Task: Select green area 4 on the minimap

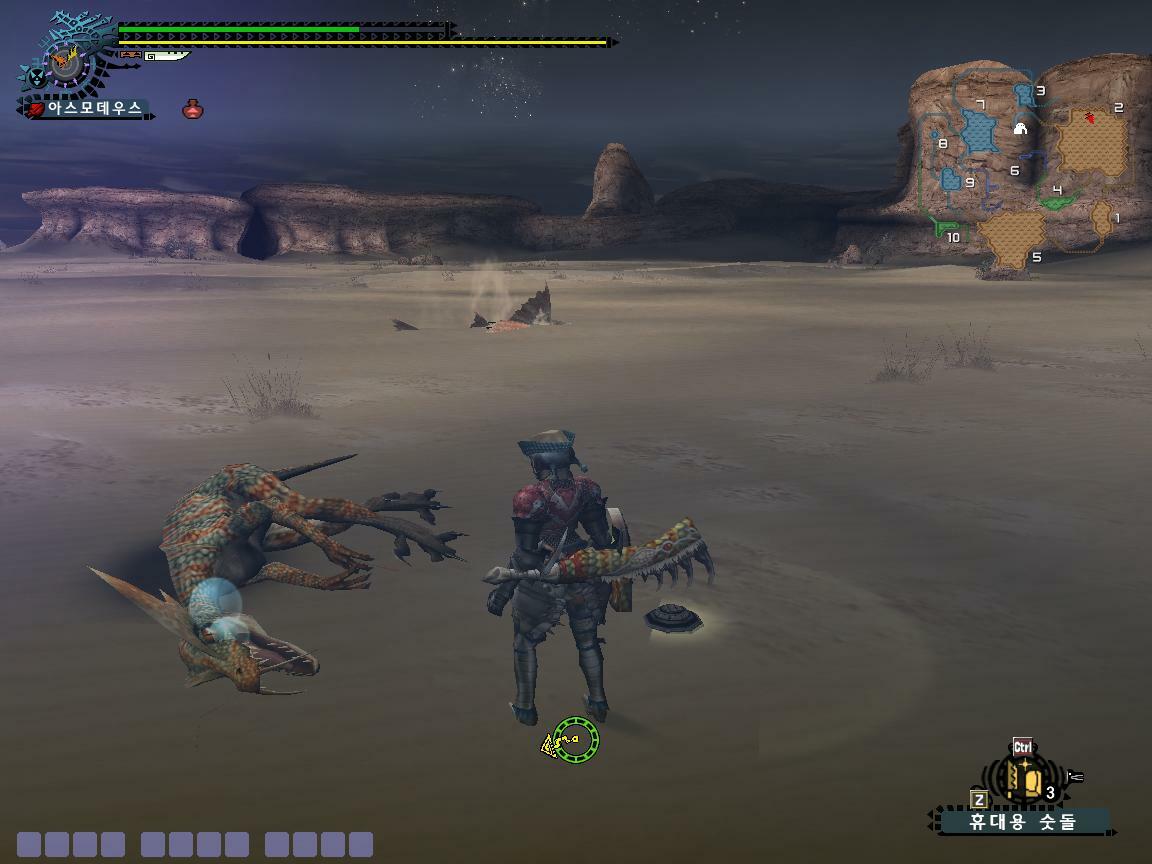Action: point(1058,200)
